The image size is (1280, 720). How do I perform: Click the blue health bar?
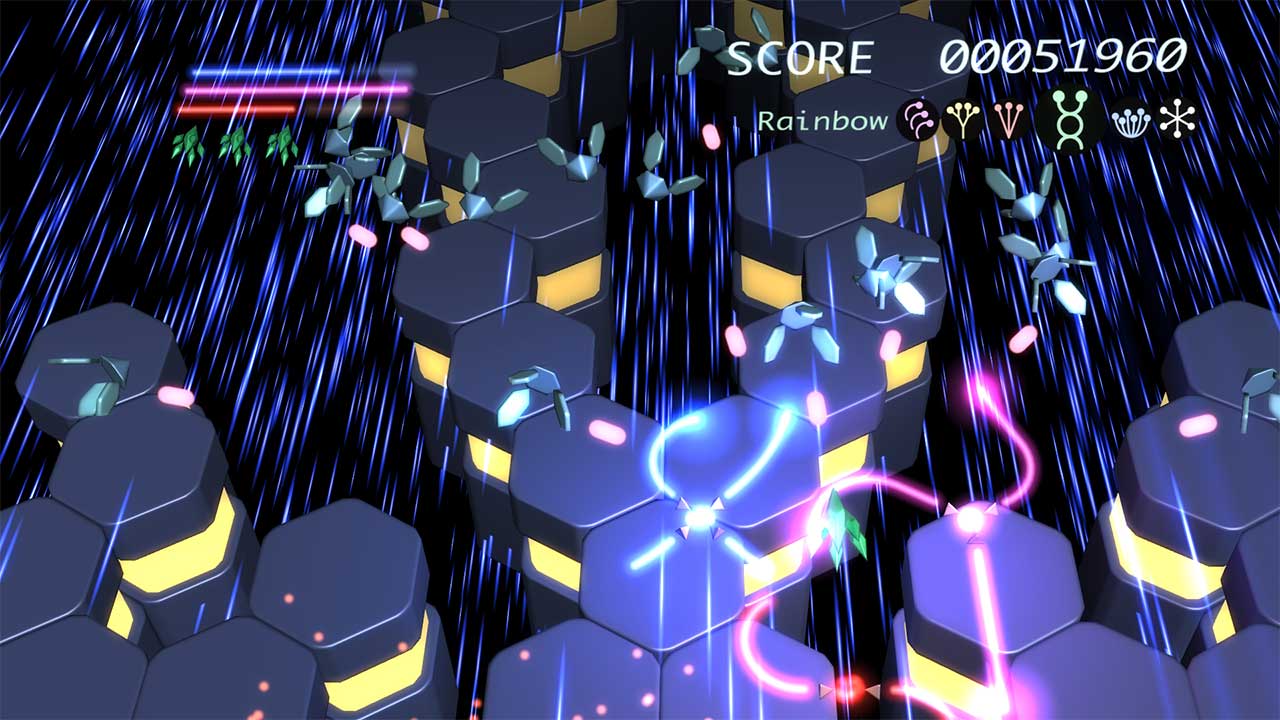(280, 72)
